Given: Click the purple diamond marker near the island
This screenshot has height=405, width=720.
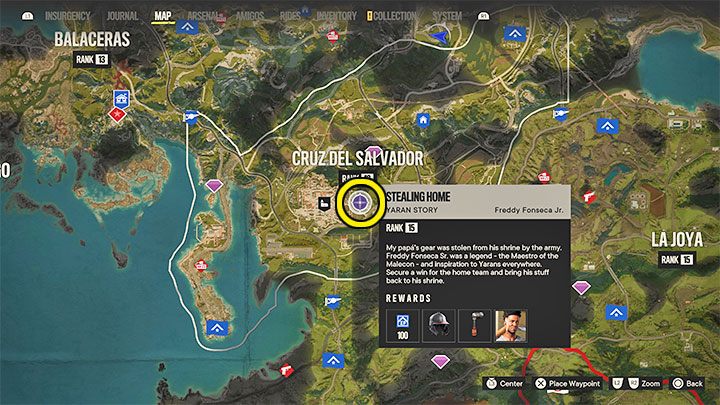Looking at the screenshot, I should click(x=213, y=187).
